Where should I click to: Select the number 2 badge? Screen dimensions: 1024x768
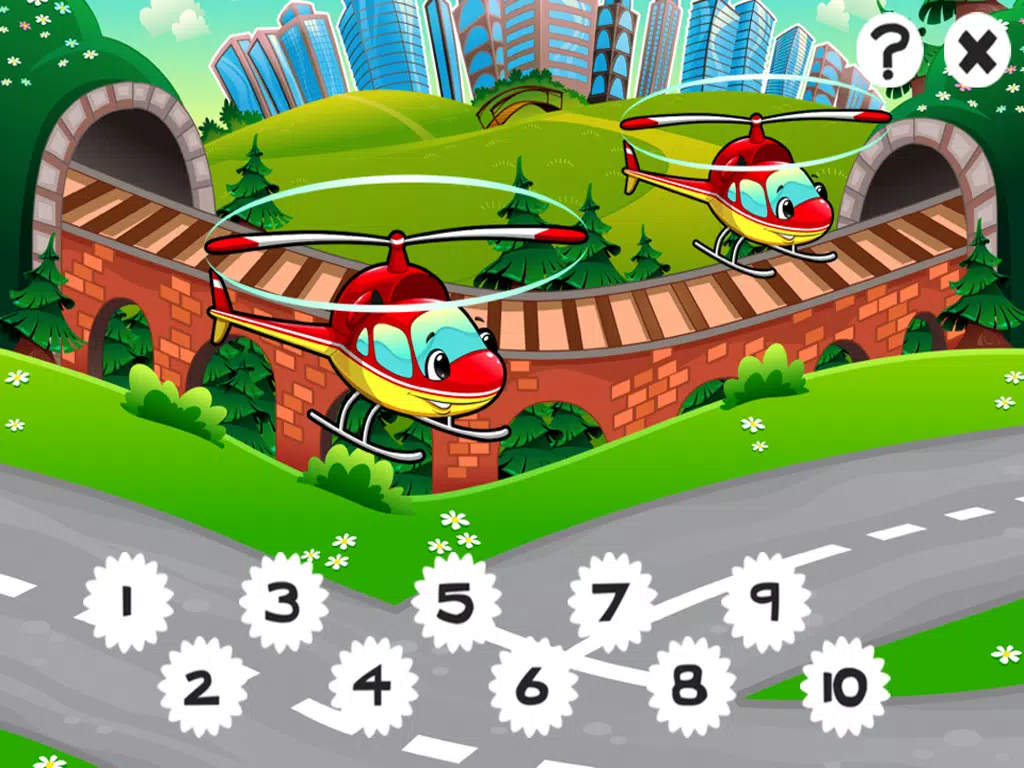202,687
